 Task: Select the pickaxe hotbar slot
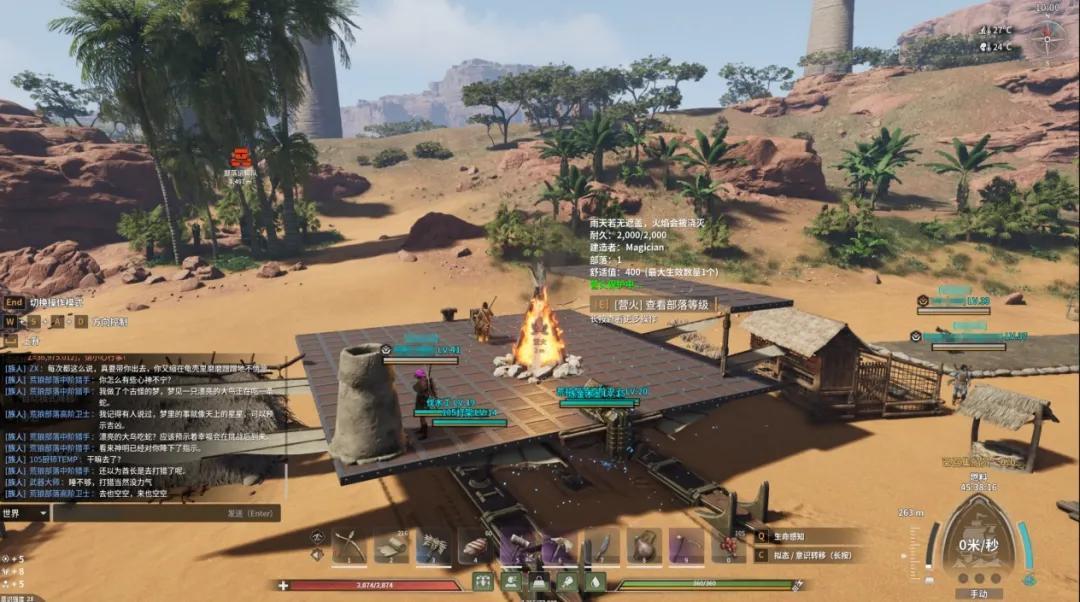click(559, 546)
